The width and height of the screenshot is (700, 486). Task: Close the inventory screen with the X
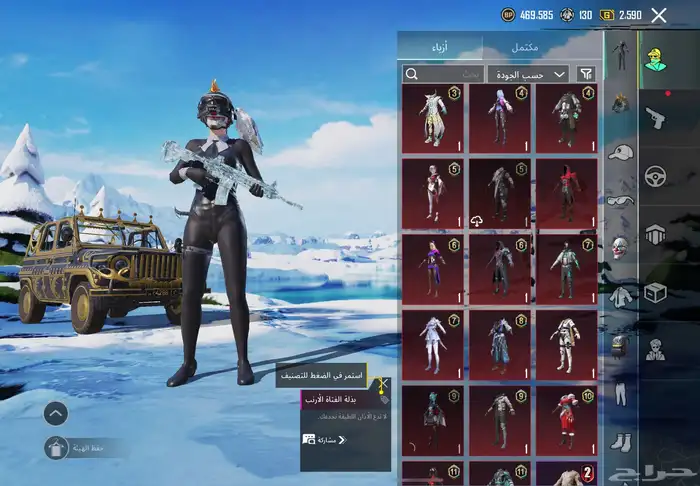pos(658,15)
